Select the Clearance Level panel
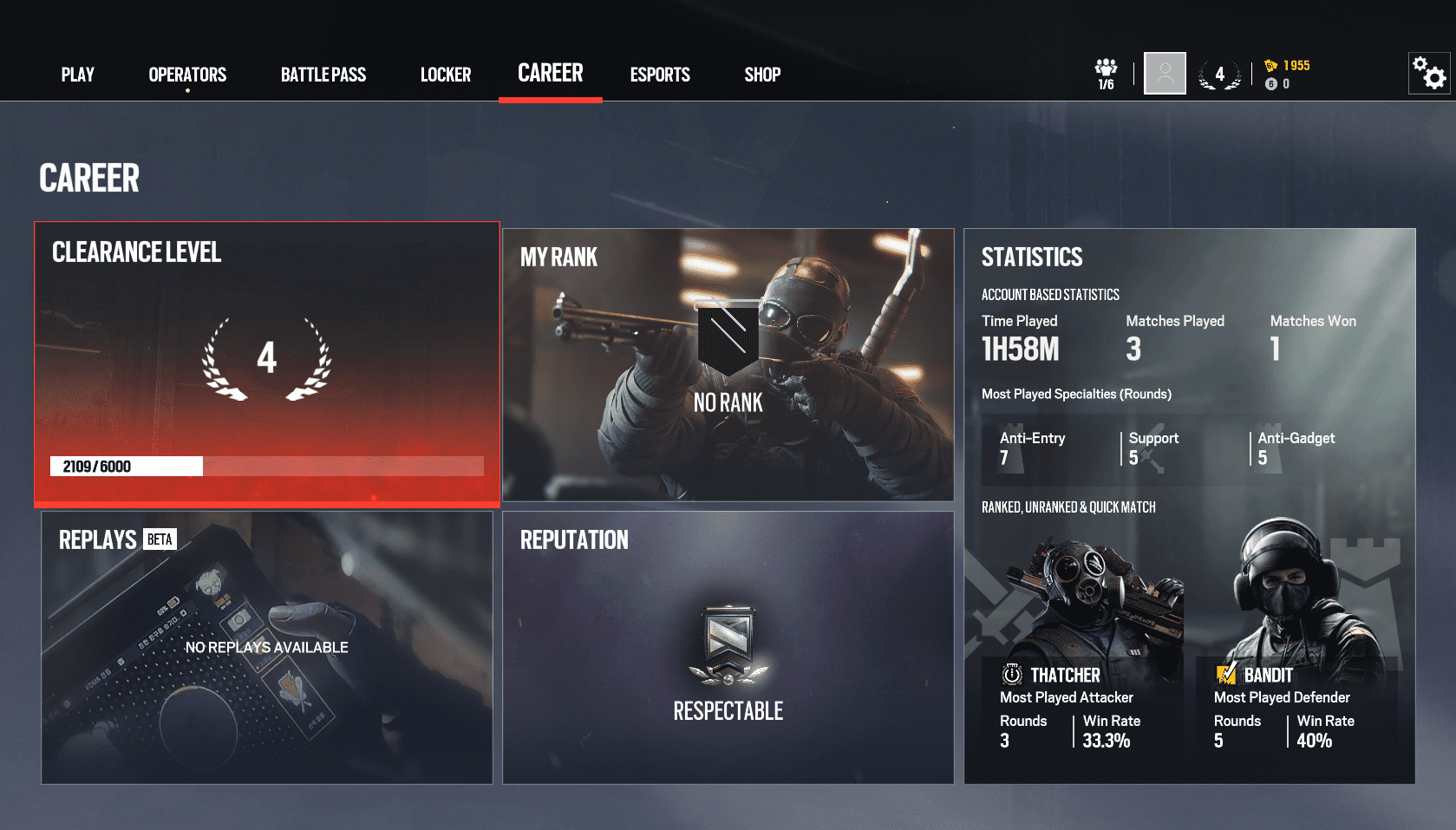Screen dimensions: 1456x830 (267, 364)
